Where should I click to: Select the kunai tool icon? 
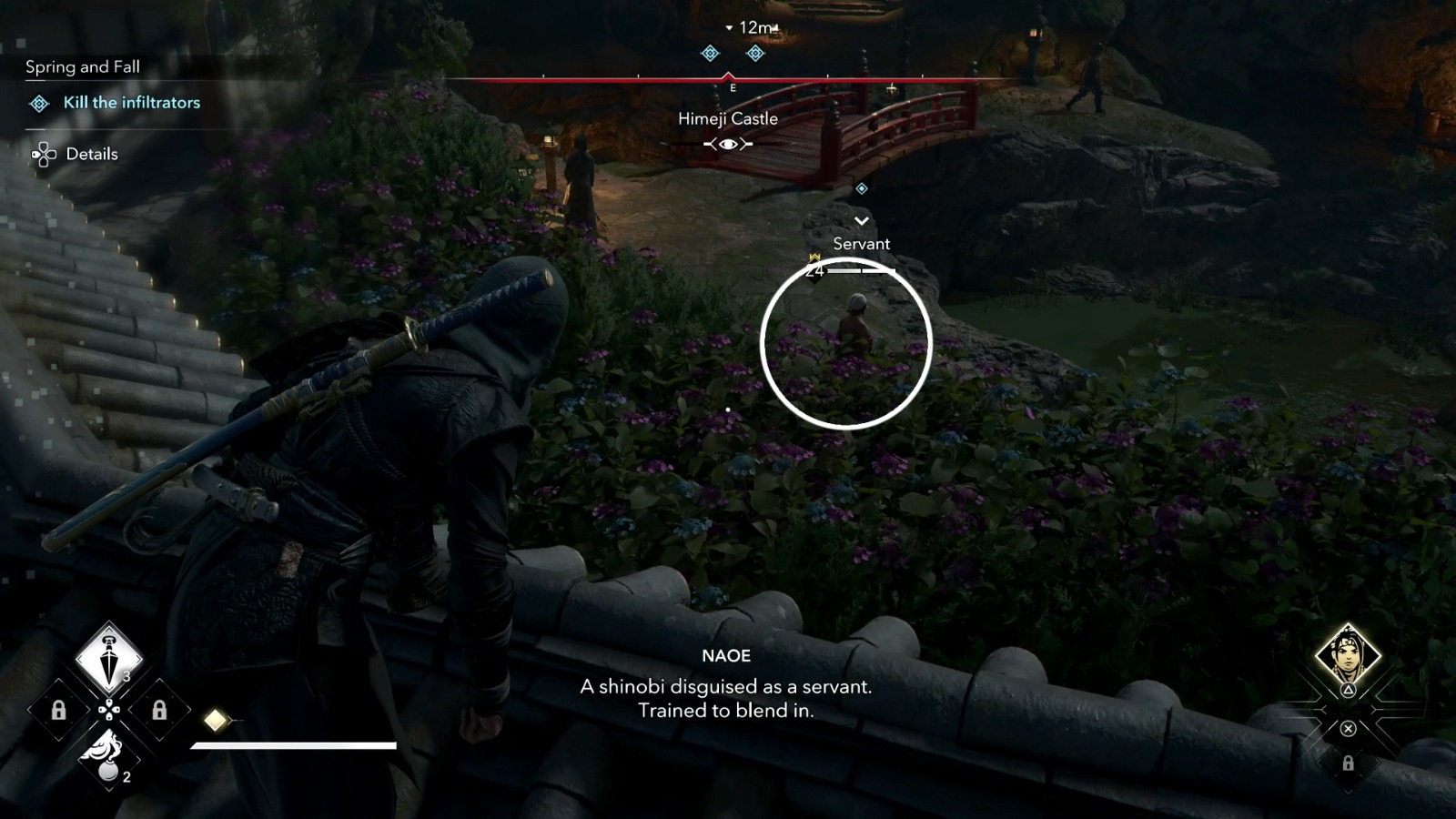coord(108,662)
